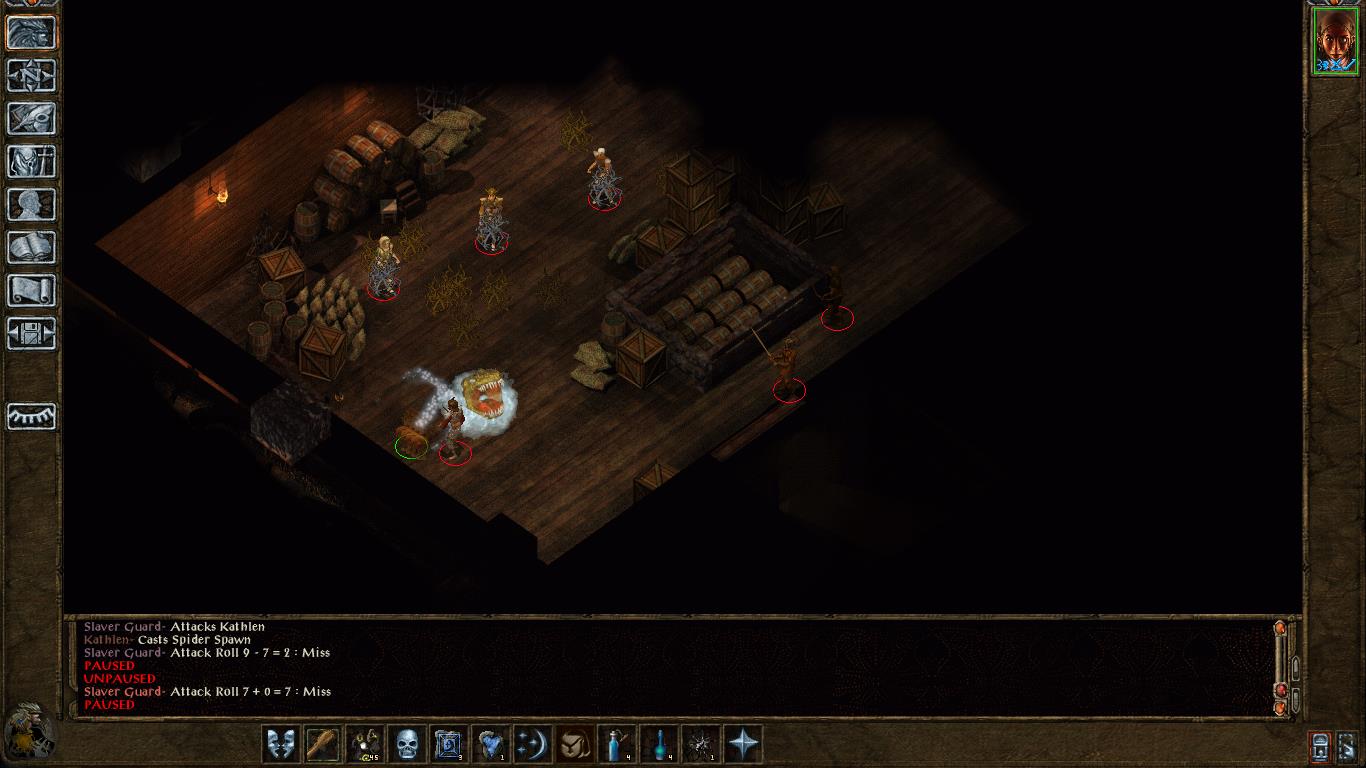This screenshot has height=768, width=1366.
Task: Activate the skull ability icon
Action: click(407, 744)
